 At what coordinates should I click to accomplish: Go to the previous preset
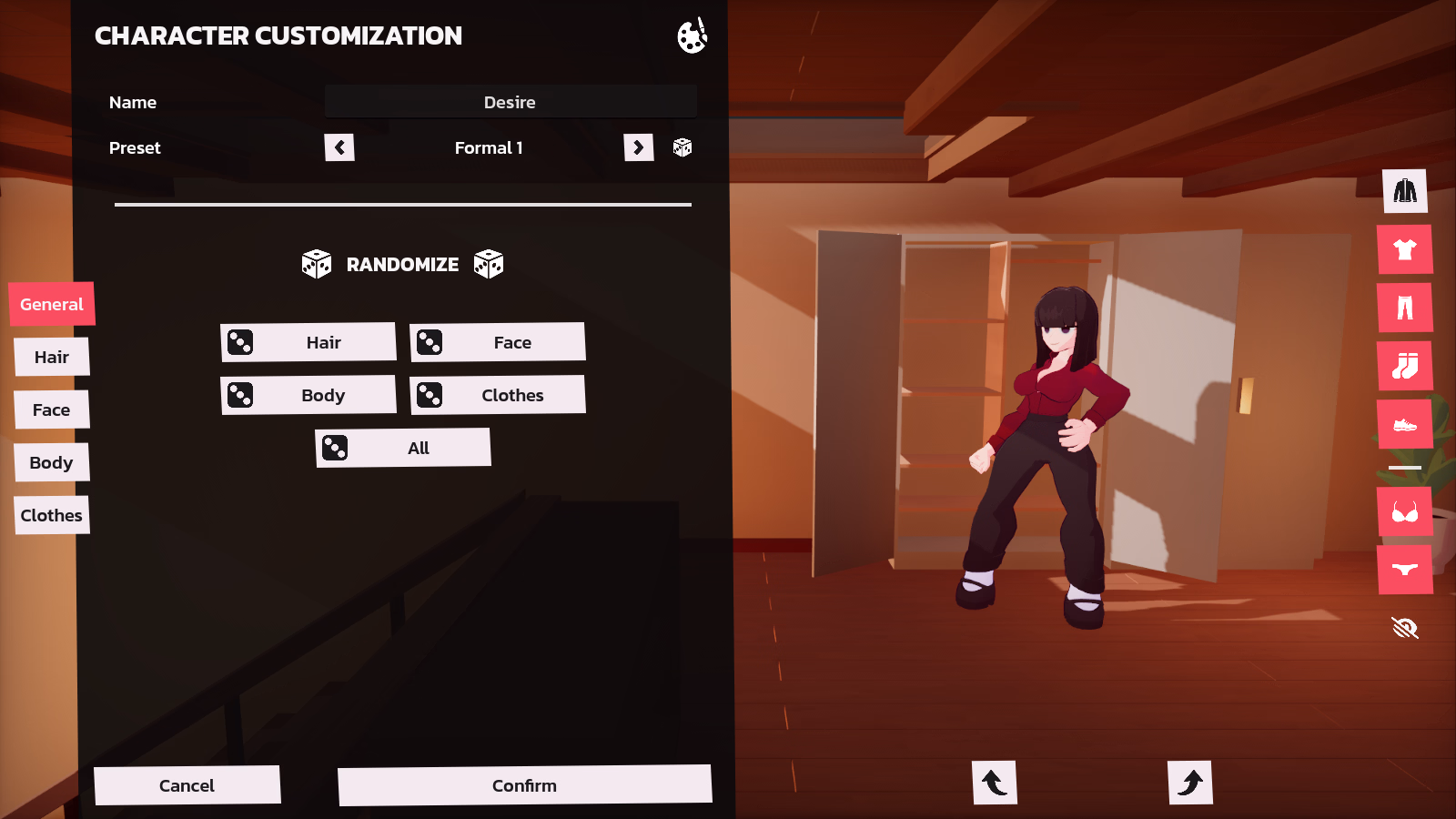pyautogui.click(x=339, y=147)
